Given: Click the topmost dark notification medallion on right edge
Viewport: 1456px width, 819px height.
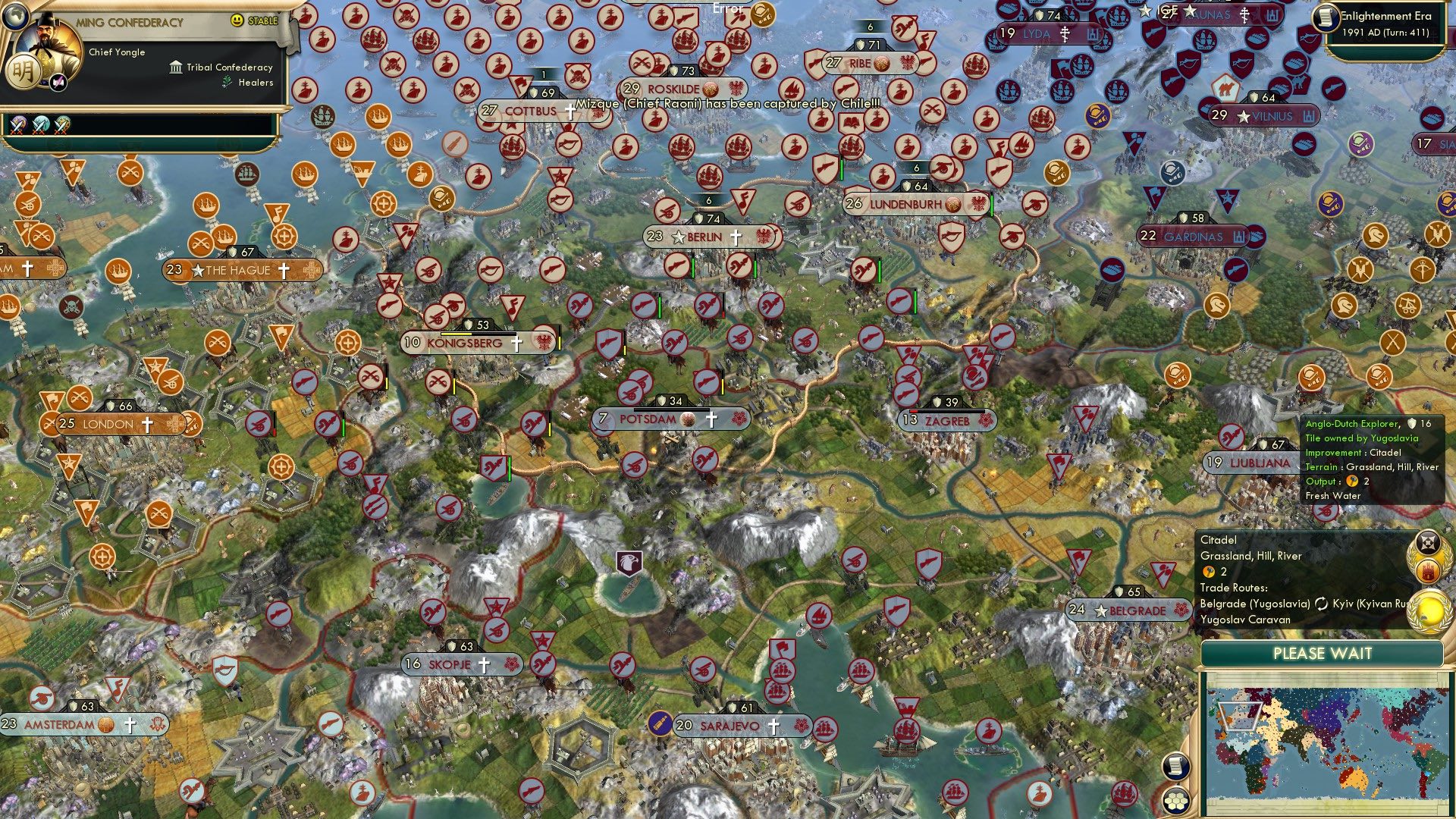Looking at the screenshot, I should [x=1428, y=541].
